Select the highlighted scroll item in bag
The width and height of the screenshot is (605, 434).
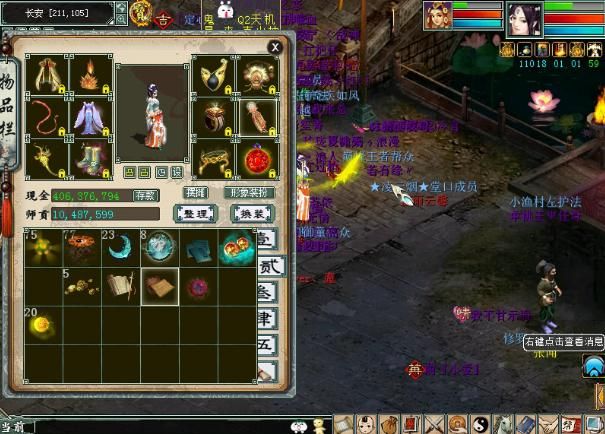tap(159, 286)
